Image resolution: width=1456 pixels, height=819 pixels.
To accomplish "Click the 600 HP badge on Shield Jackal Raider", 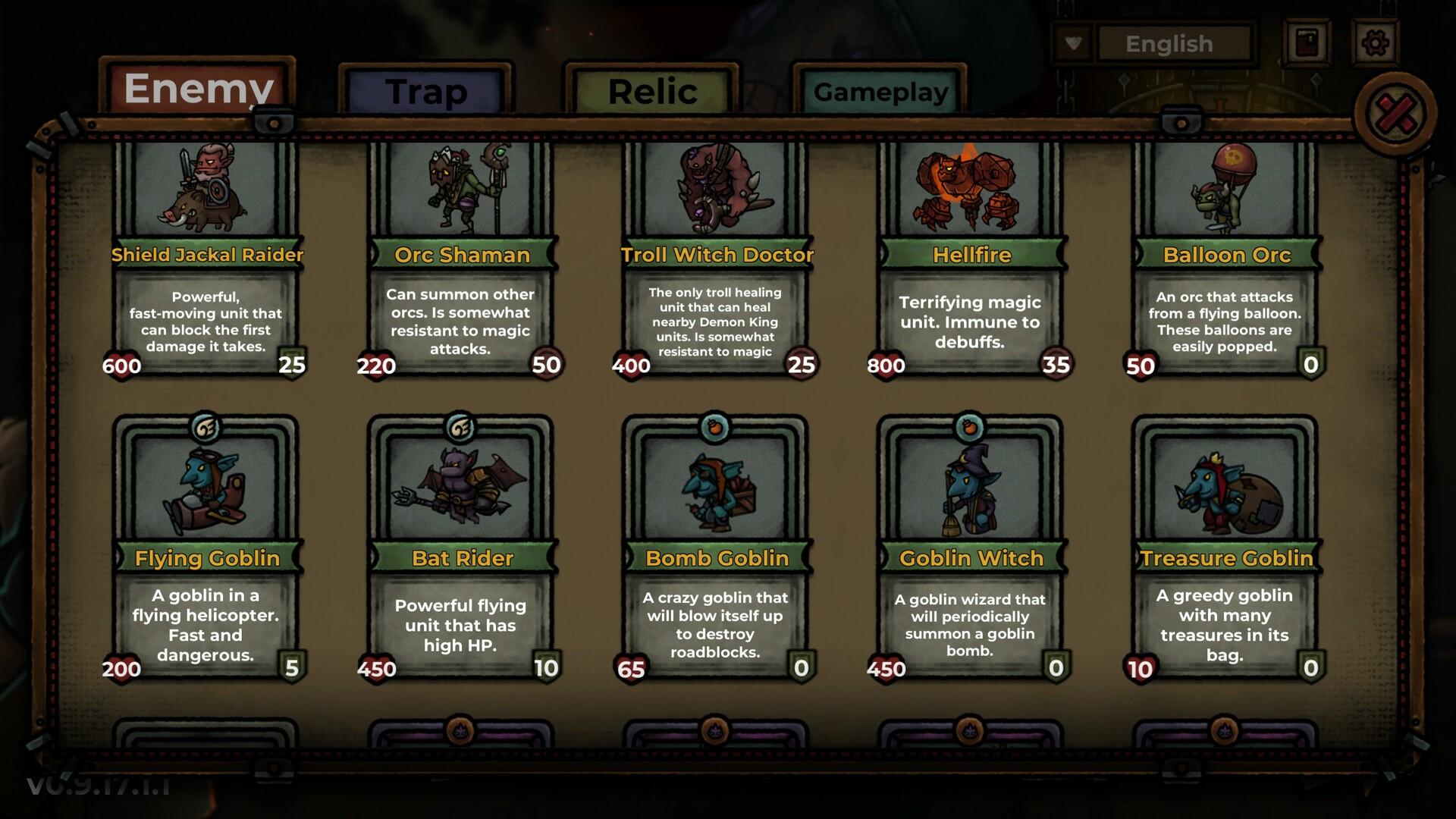I will [x=121, y=366].
